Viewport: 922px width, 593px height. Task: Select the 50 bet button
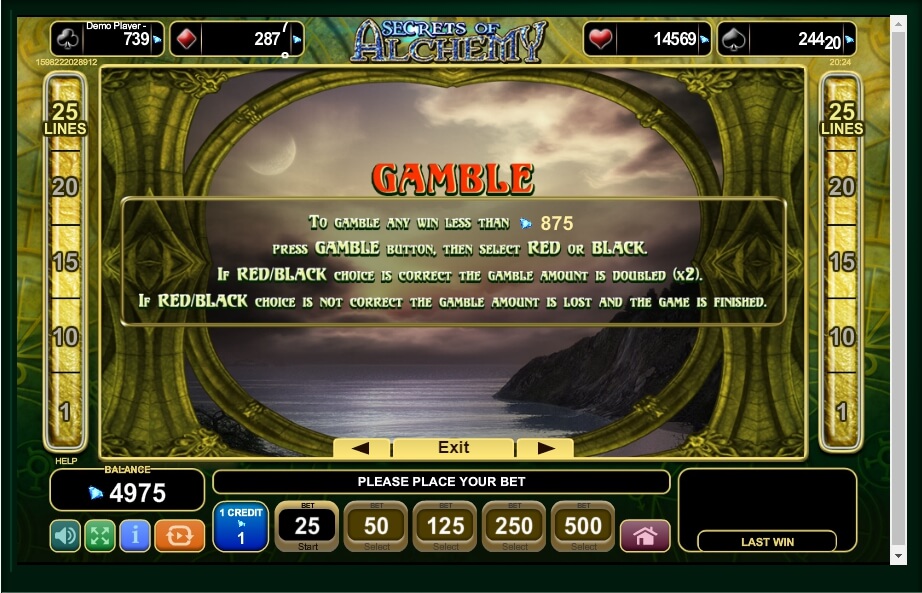376,526
